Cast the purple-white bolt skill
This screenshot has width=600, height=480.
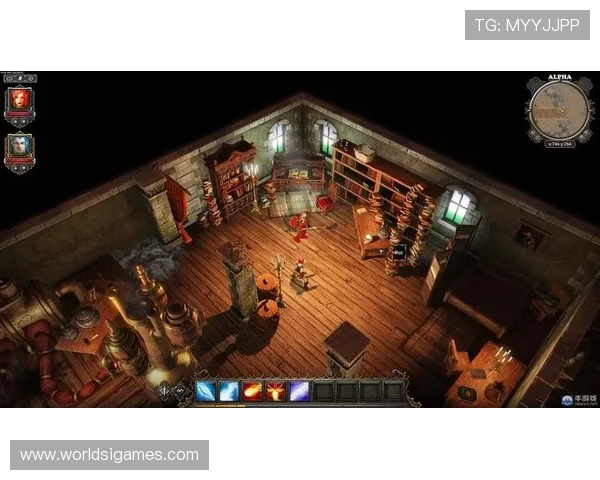coord(298,391)
